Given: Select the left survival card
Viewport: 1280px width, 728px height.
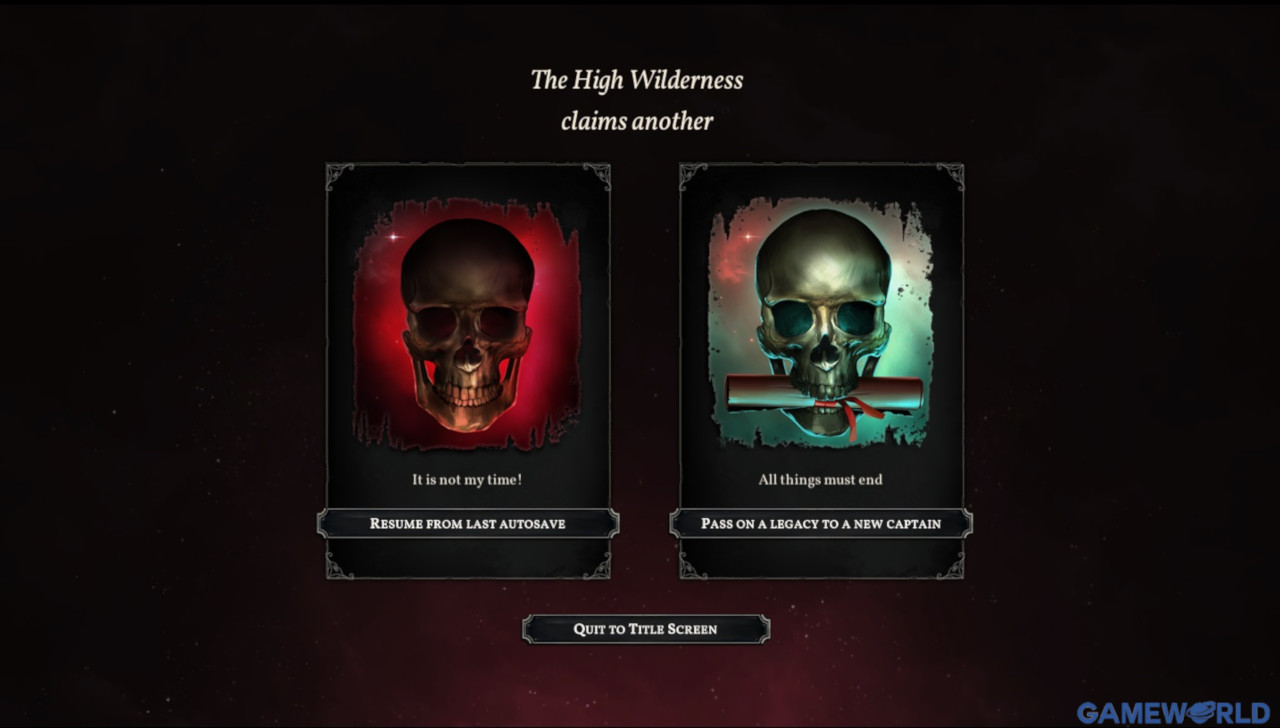Looking at the screenshot, I should click(468, 370).
